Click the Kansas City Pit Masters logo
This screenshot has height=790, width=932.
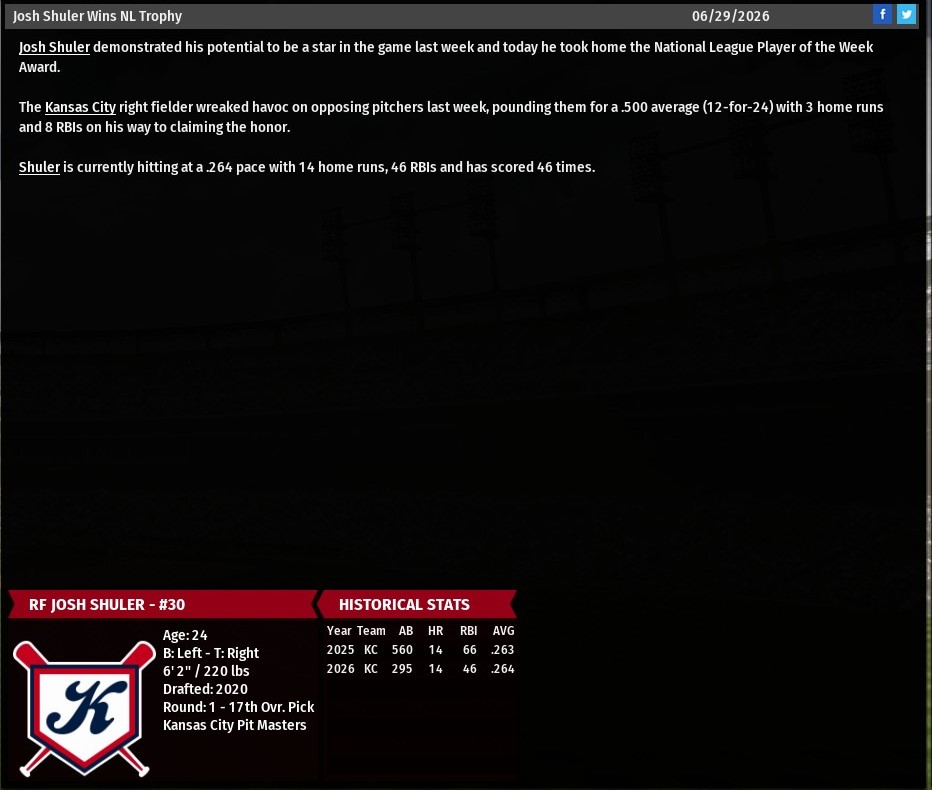pos(84,707)
